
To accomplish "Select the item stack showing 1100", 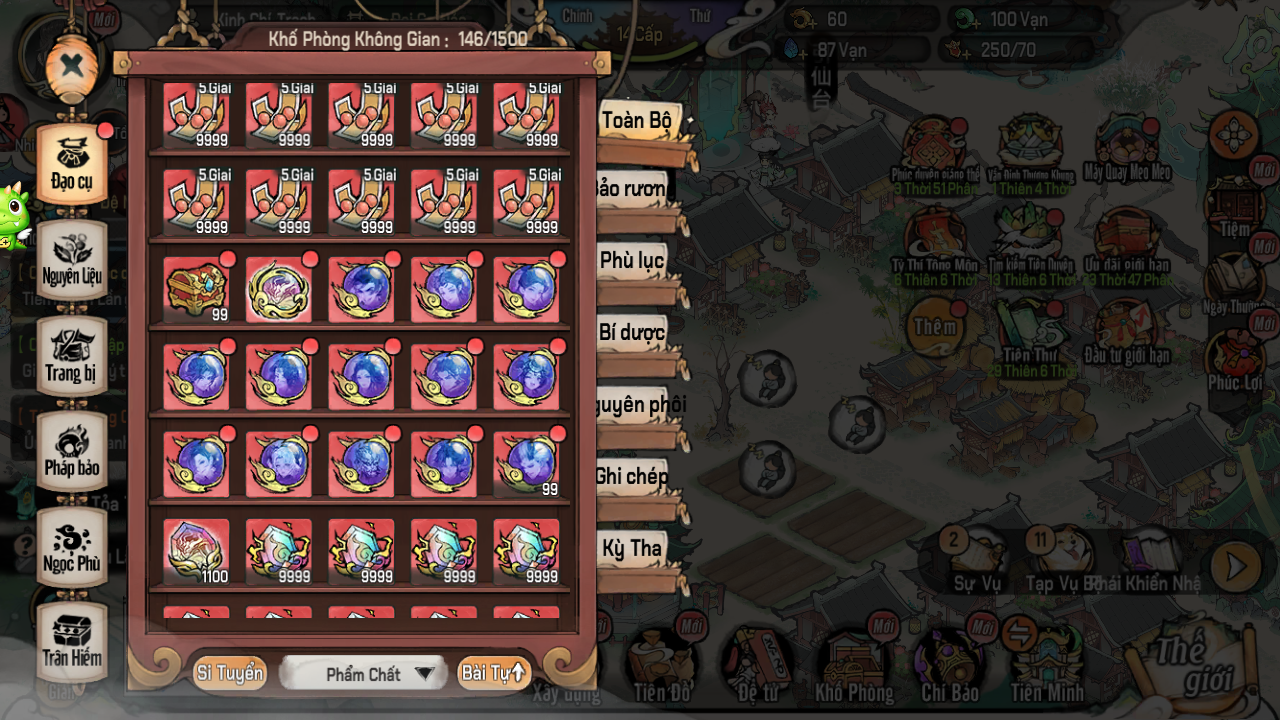I will (196, 551).
